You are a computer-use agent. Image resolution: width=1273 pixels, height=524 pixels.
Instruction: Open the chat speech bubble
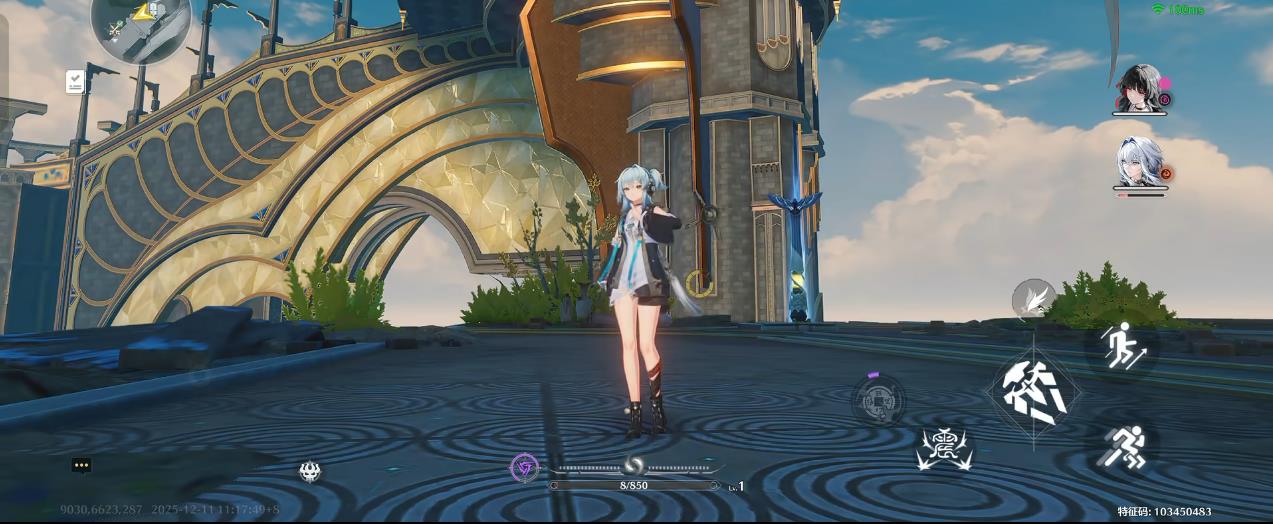[x=82, y=465]
